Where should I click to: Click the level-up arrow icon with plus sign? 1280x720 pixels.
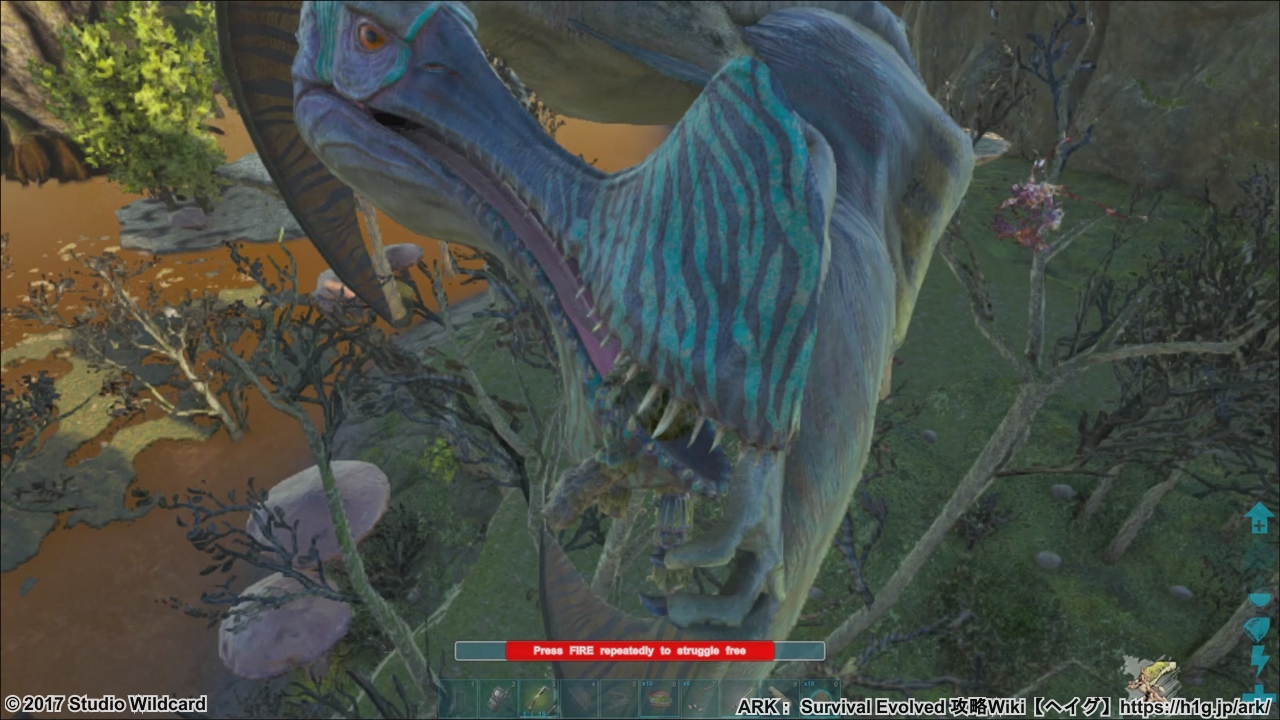coord(1257,517)
